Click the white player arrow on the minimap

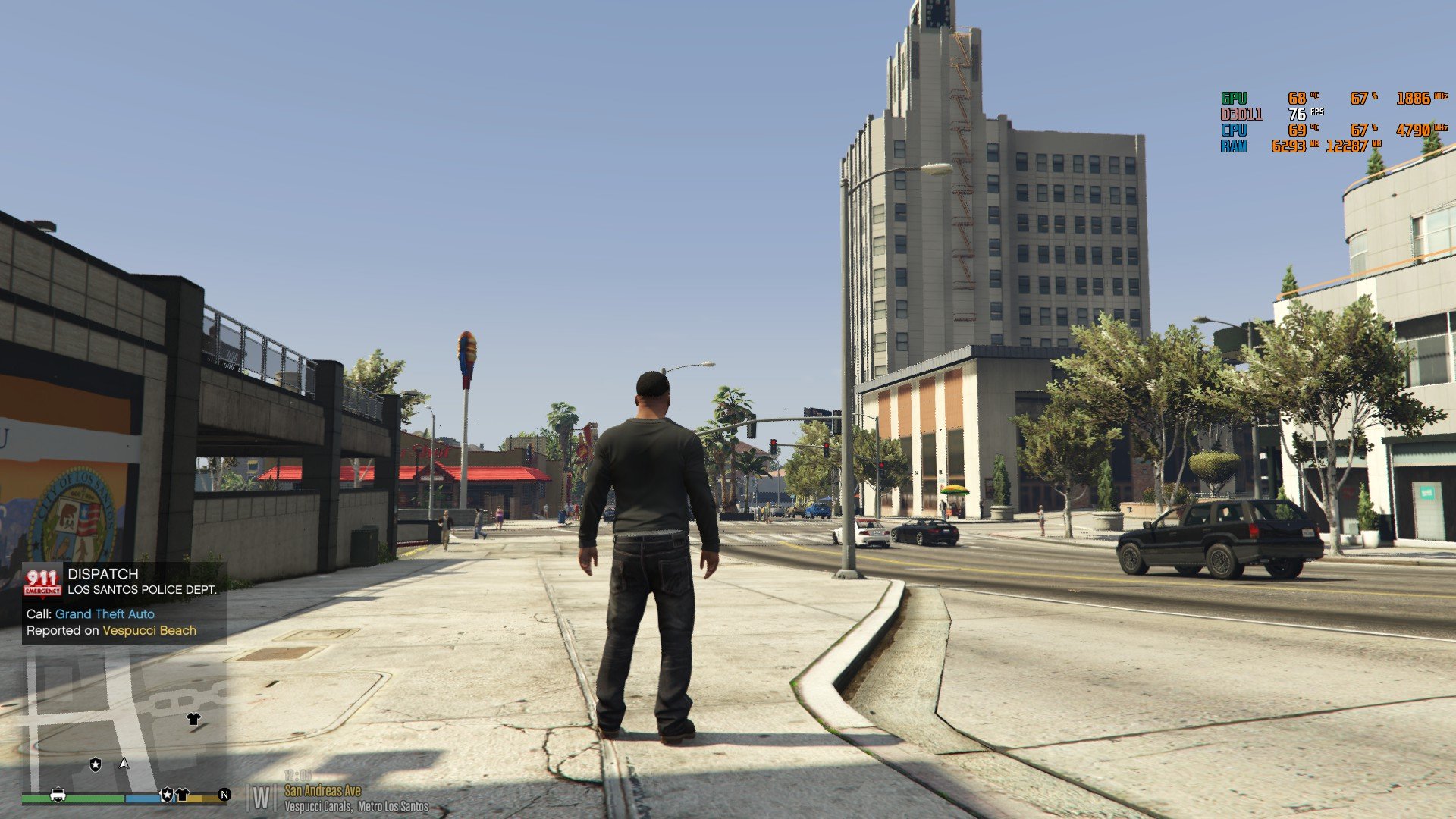(124, 763)
